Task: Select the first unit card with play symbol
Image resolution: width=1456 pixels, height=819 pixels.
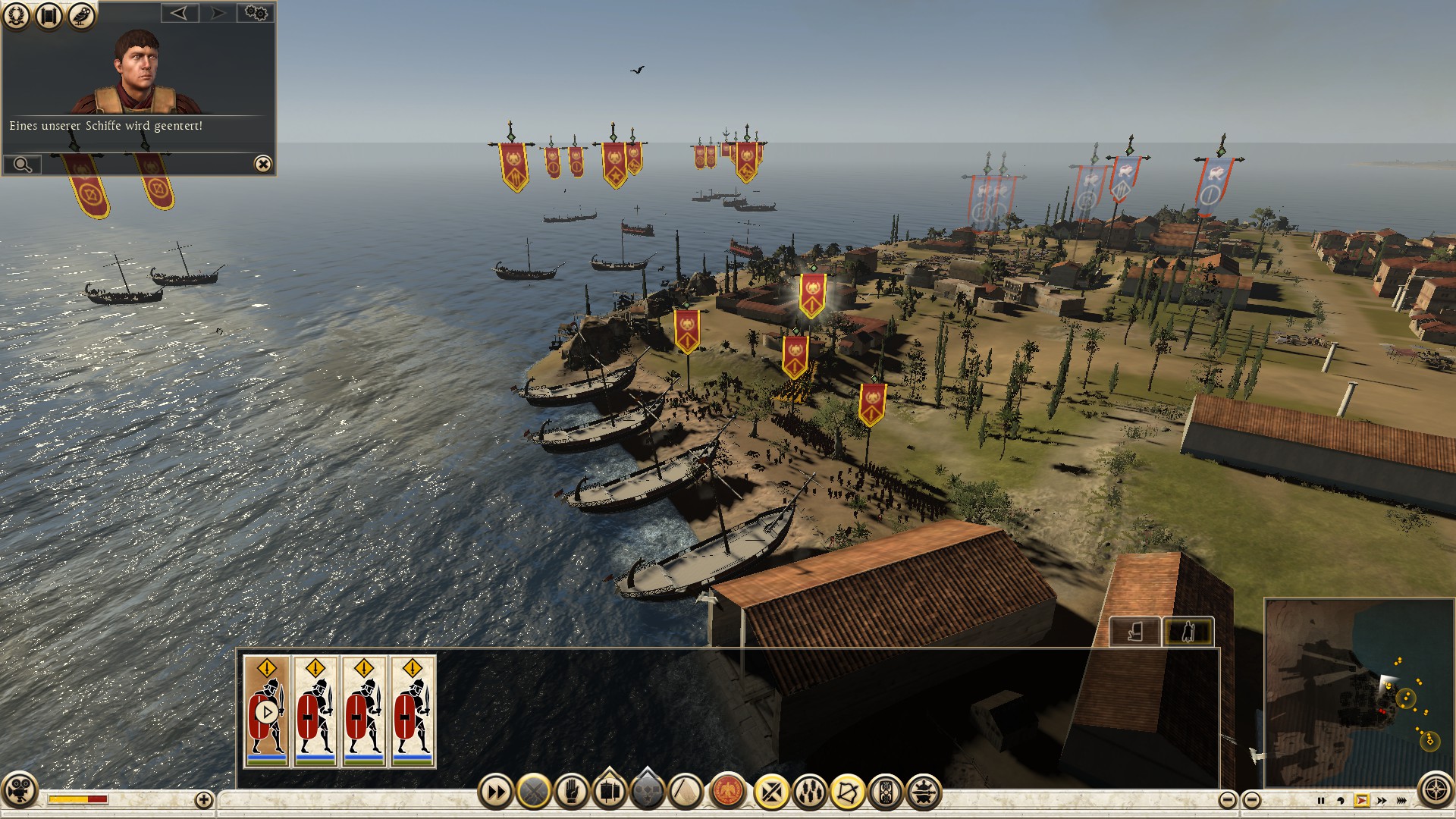Action: (266, 711)
